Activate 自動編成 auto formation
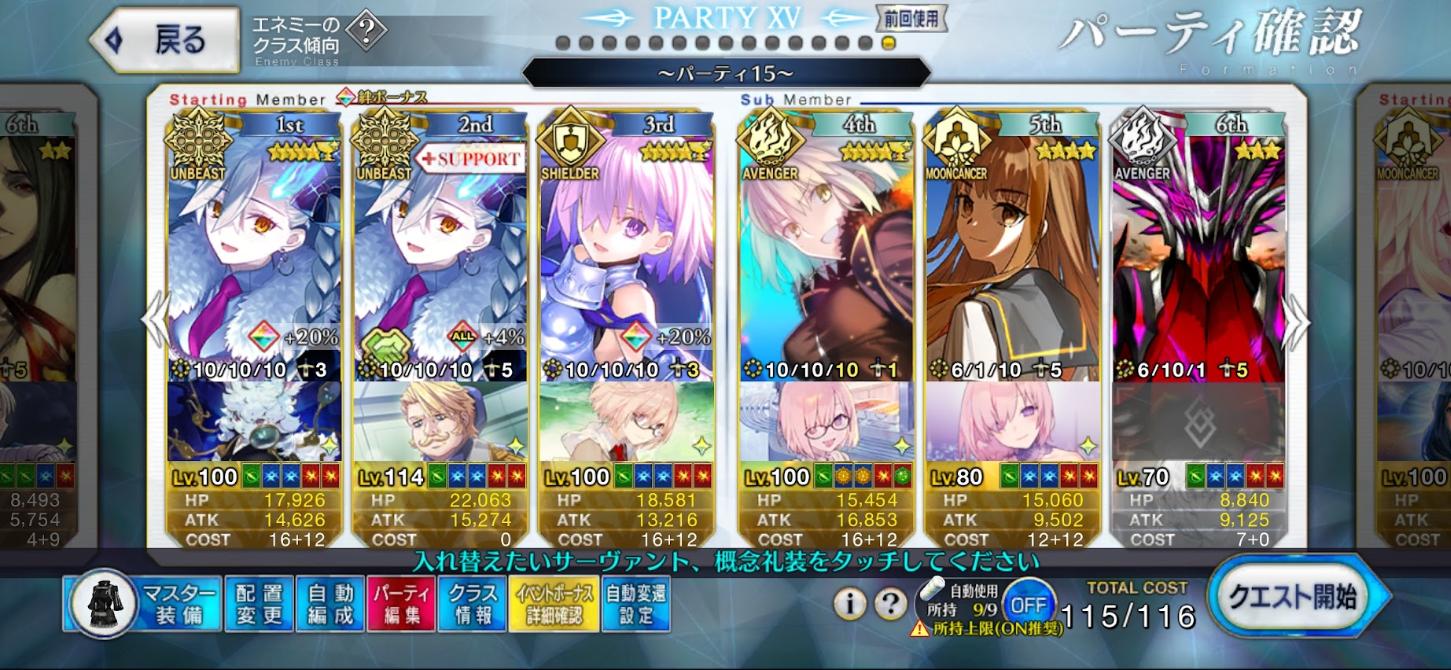 pyautogui.click(x=329, y=604)
